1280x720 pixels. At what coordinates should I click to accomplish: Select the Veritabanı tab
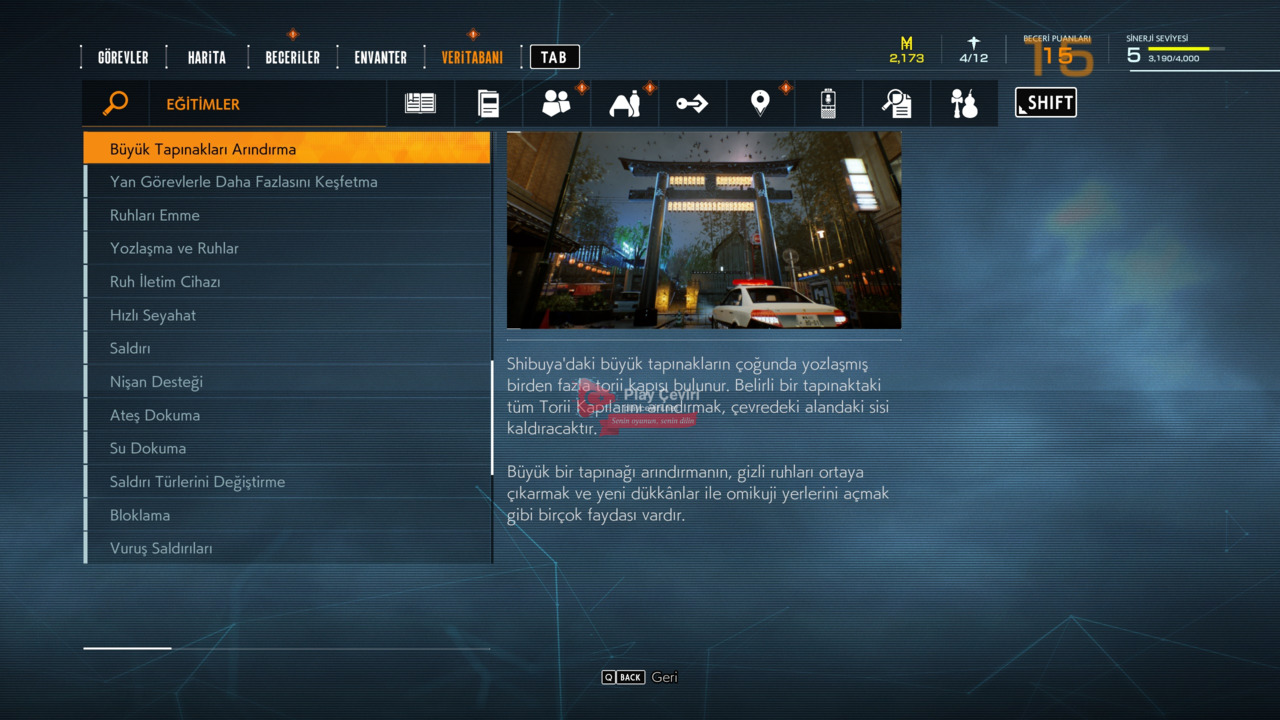pos(472,58)
